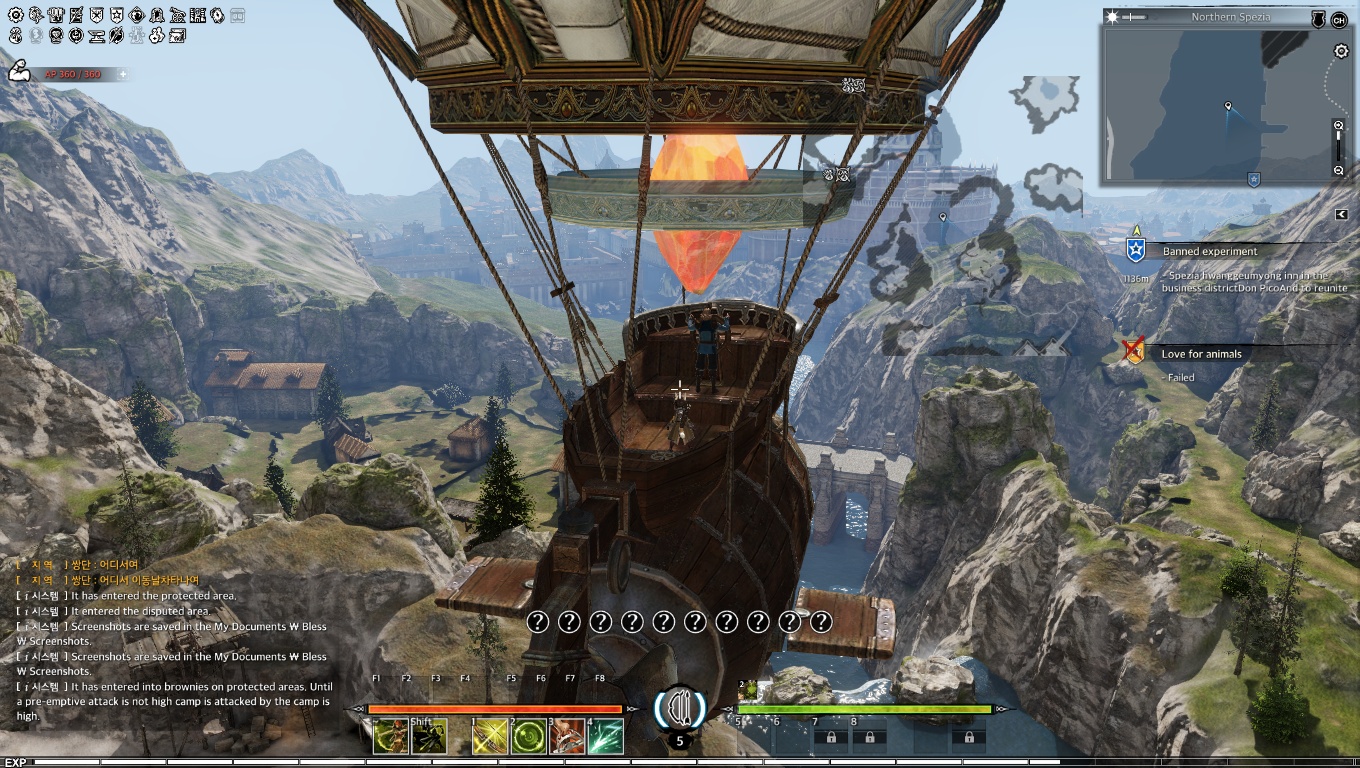Screen dimensions: 1360x768
Task: Use the bow draw skill in slot 3
Action: [x=566, y=737]
